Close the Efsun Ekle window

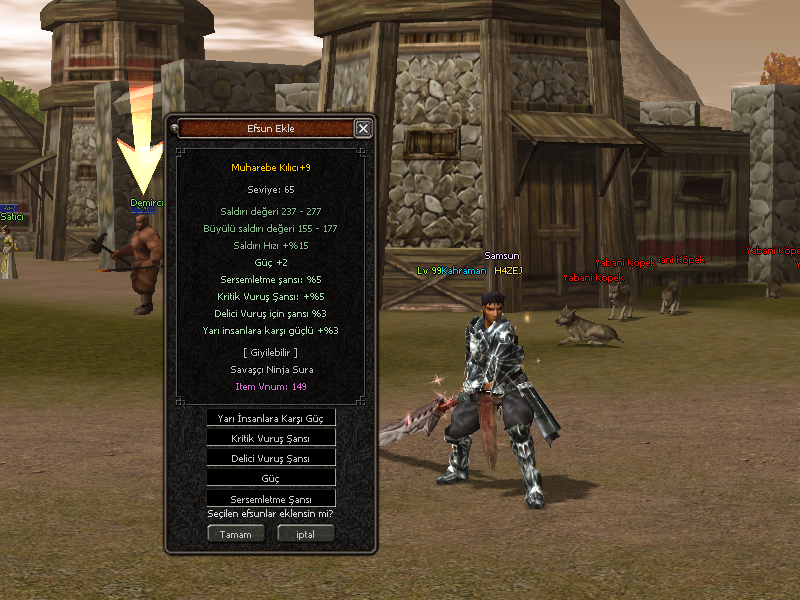point(363,128)
